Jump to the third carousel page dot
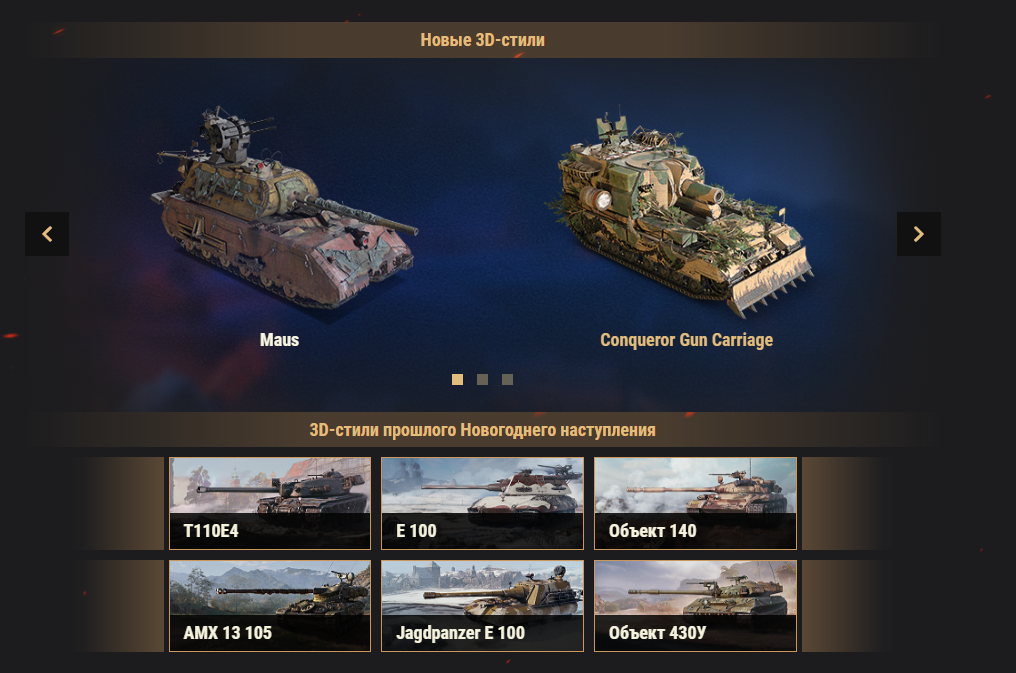The image size is (1016, 673). 508,380
